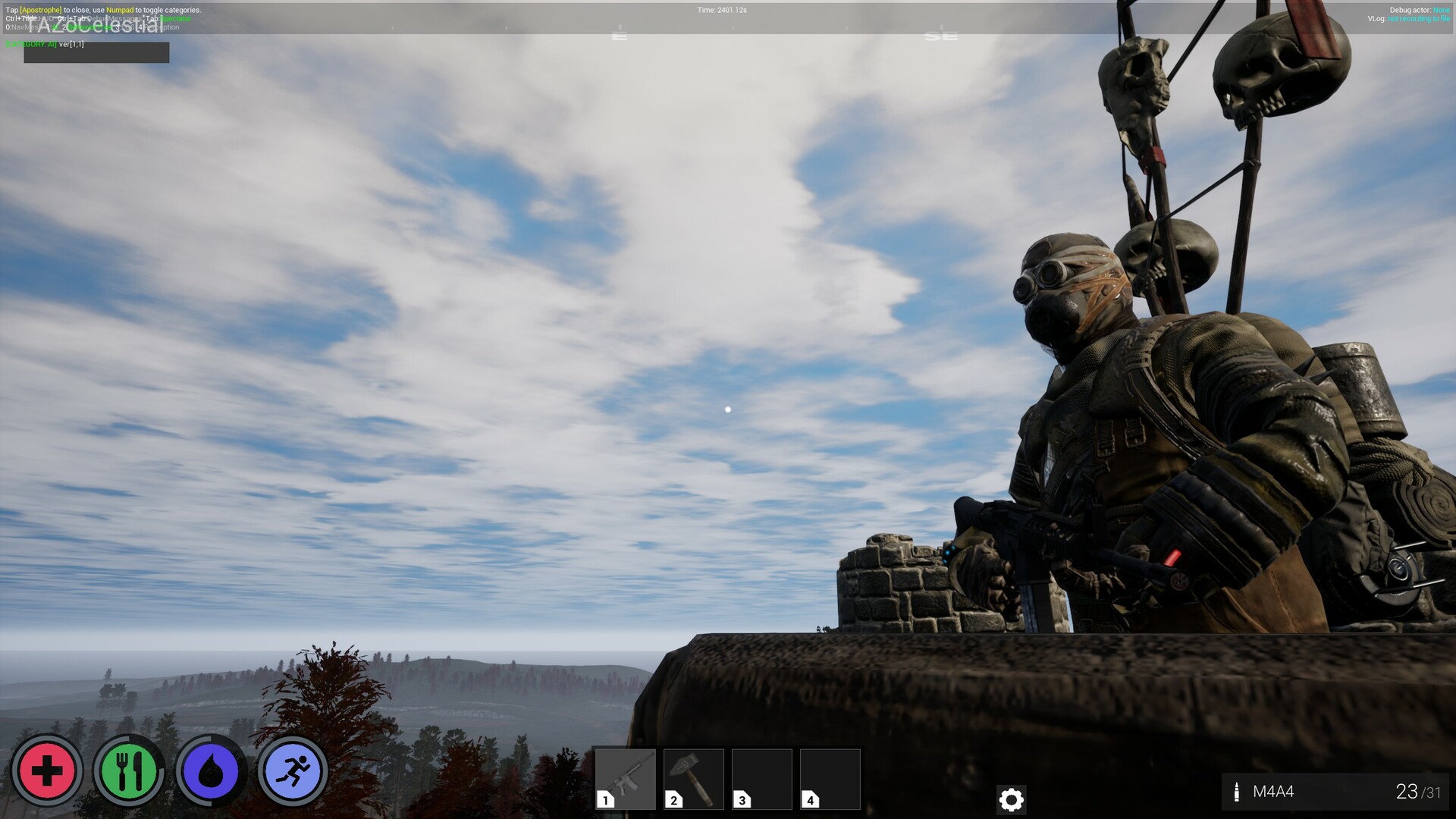This screenshot has width=1456, height=819.
Task: Toggle the EQS debug category
Action: pyautogui.click(x=123, y=27)
